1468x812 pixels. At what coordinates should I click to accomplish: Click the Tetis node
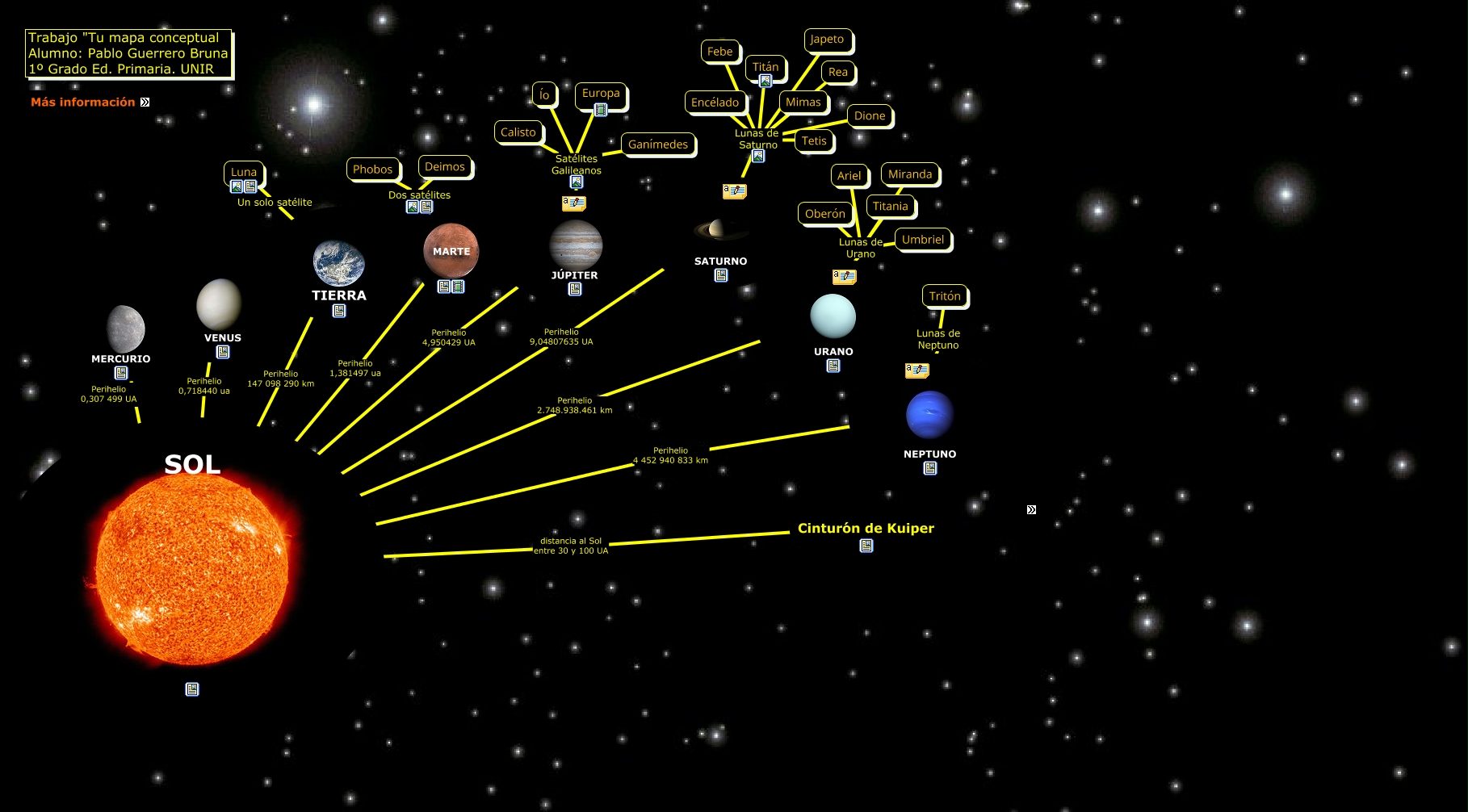[814, 141]
